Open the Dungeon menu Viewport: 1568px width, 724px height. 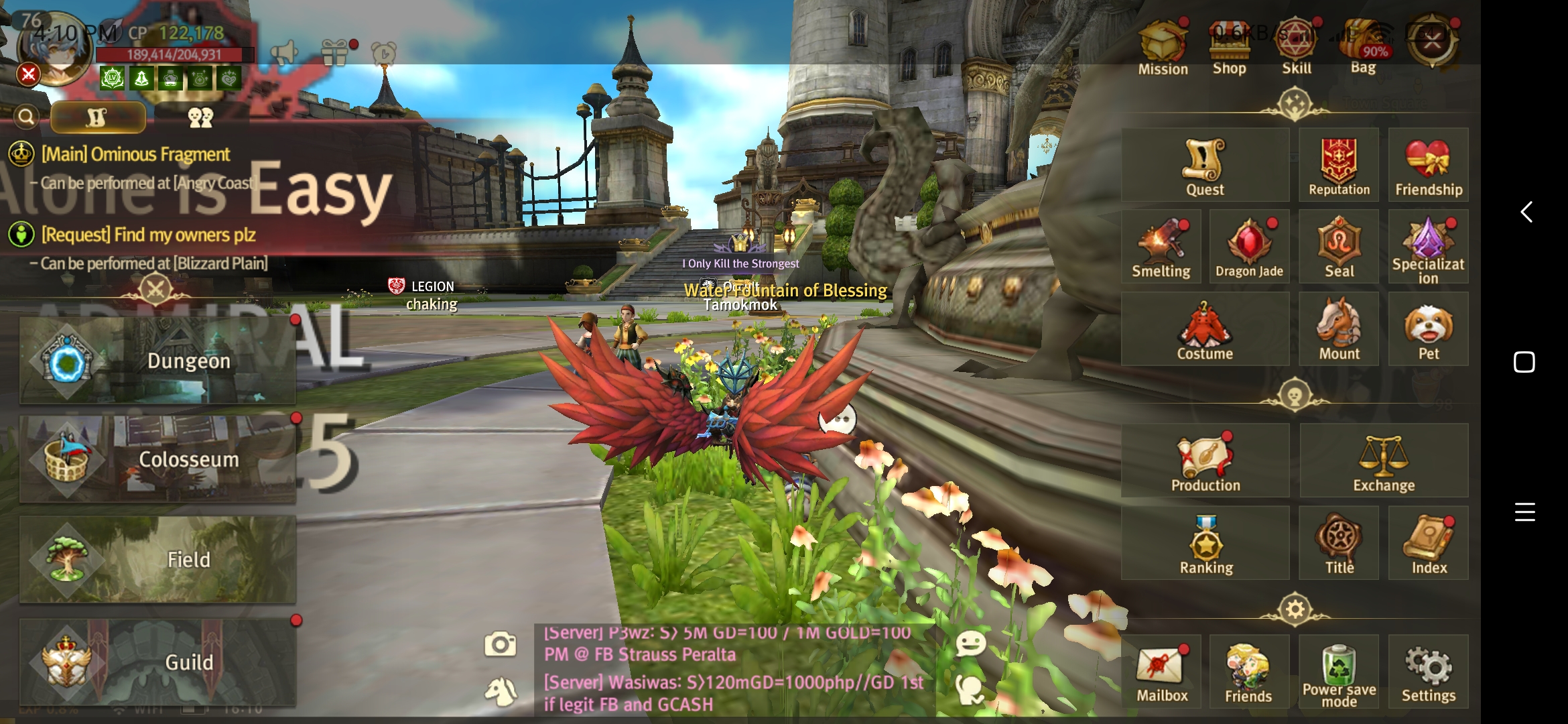pos(157,361)
